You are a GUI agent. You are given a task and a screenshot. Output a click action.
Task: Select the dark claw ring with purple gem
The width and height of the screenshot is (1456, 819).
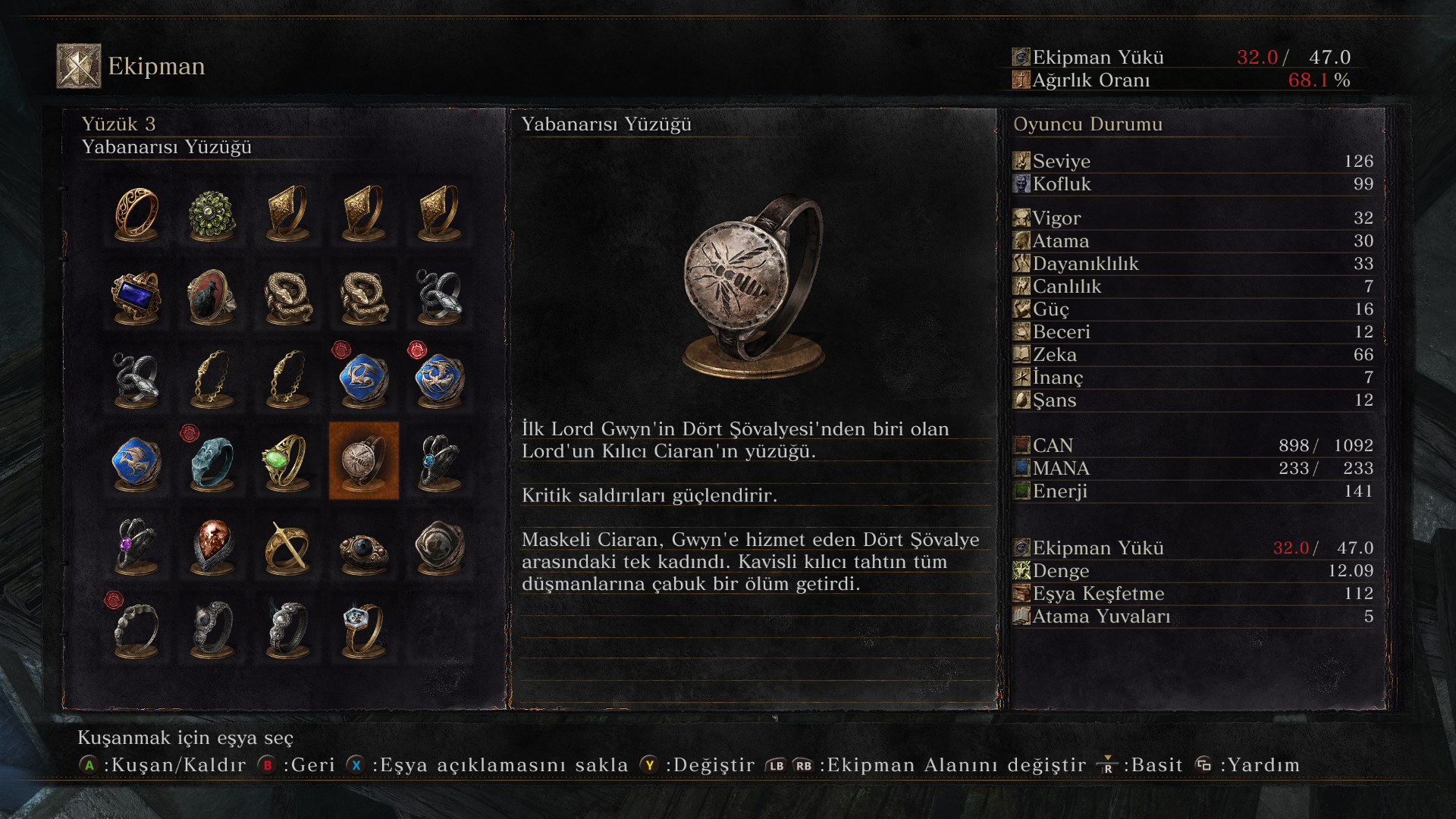coord(136,545)
